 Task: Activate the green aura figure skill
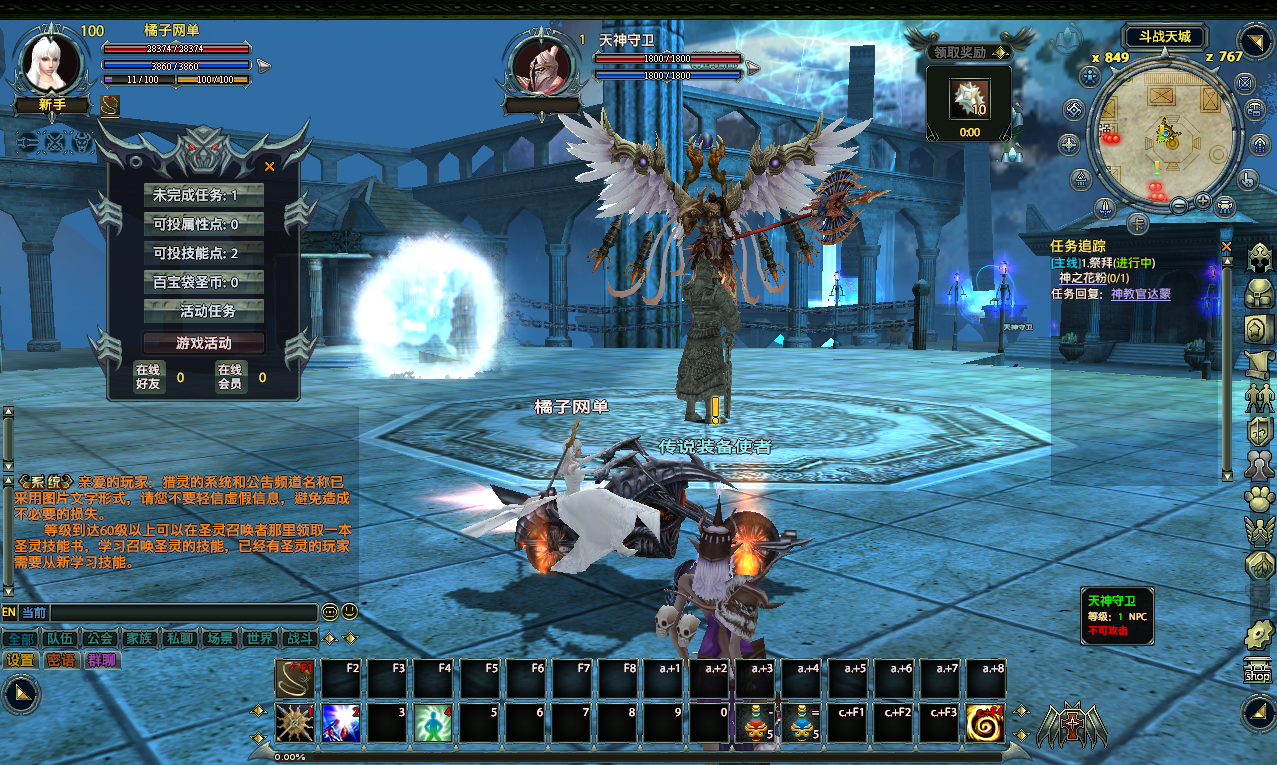[433, 723]
